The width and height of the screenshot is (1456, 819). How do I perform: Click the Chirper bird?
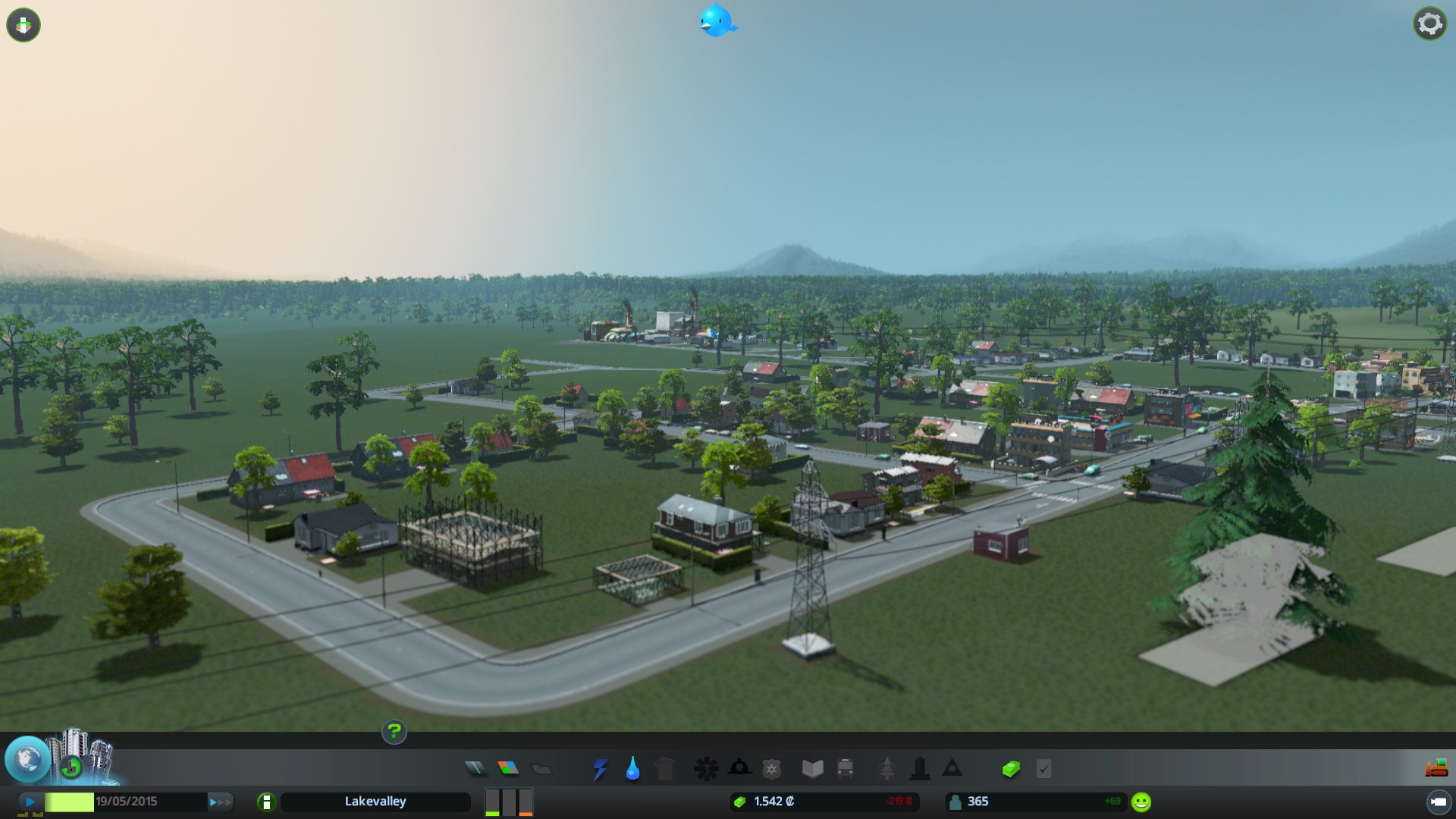[716, 21]
